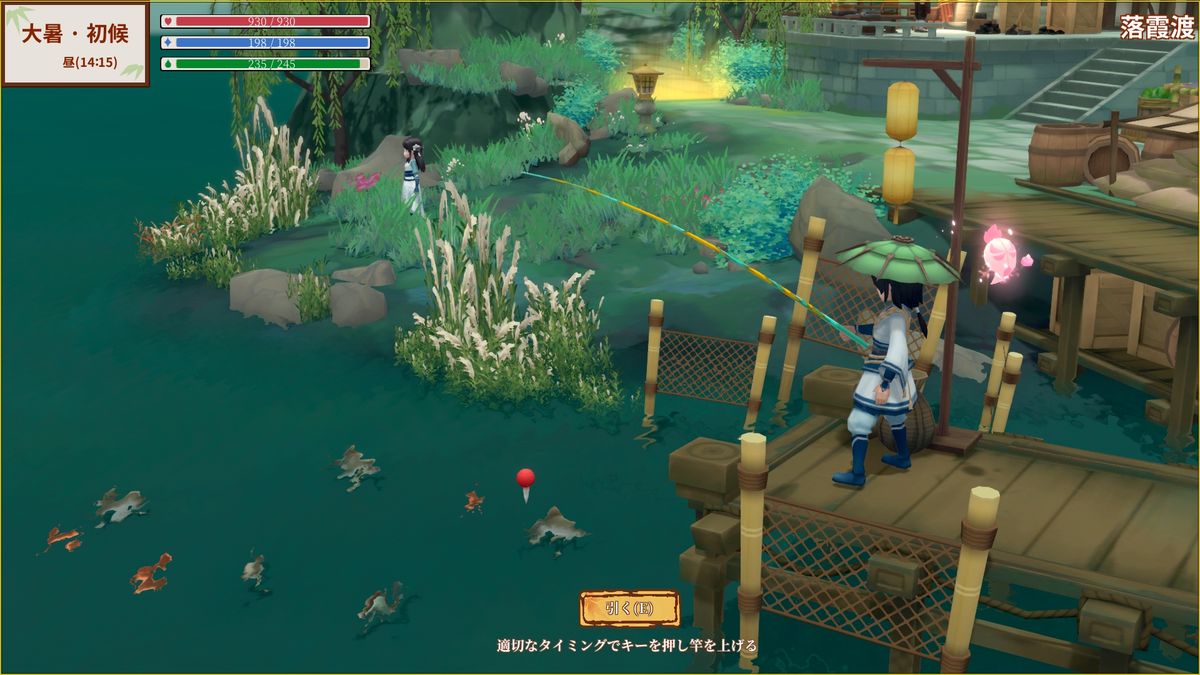Click the 引く (pull rod) button
Screen dimensions: 1200x675
(x=629, y=608)
